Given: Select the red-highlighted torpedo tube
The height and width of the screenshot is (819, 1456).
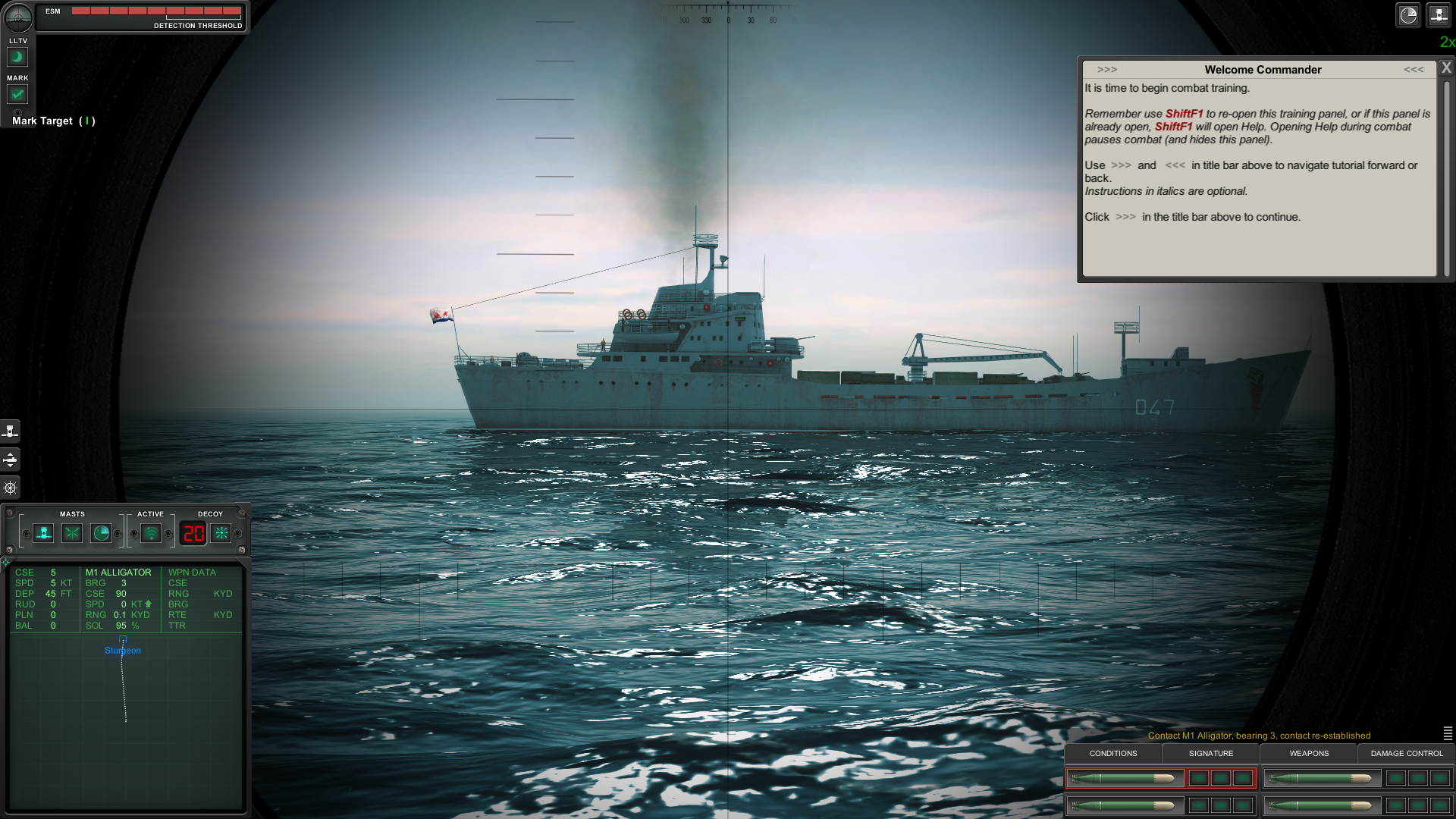Looking at the screenshot, I should point(1124,778).
